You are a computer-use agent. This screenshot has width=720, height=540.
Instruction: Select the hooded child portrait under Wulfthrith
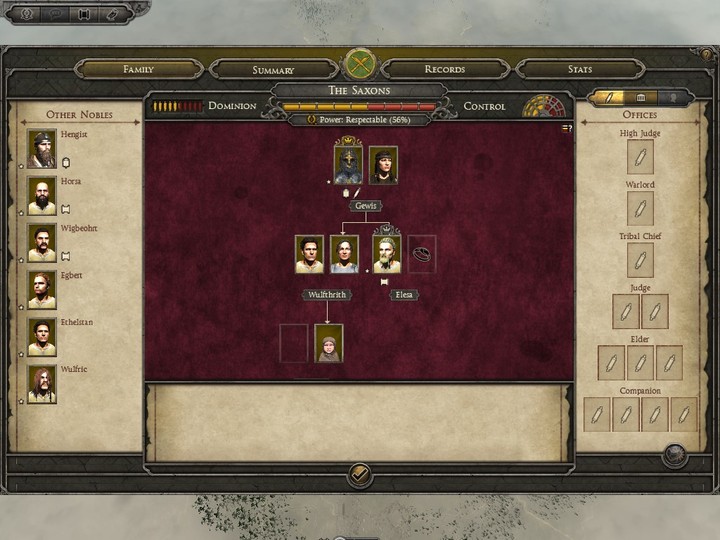pyautogui.click(x=329, y=343)
